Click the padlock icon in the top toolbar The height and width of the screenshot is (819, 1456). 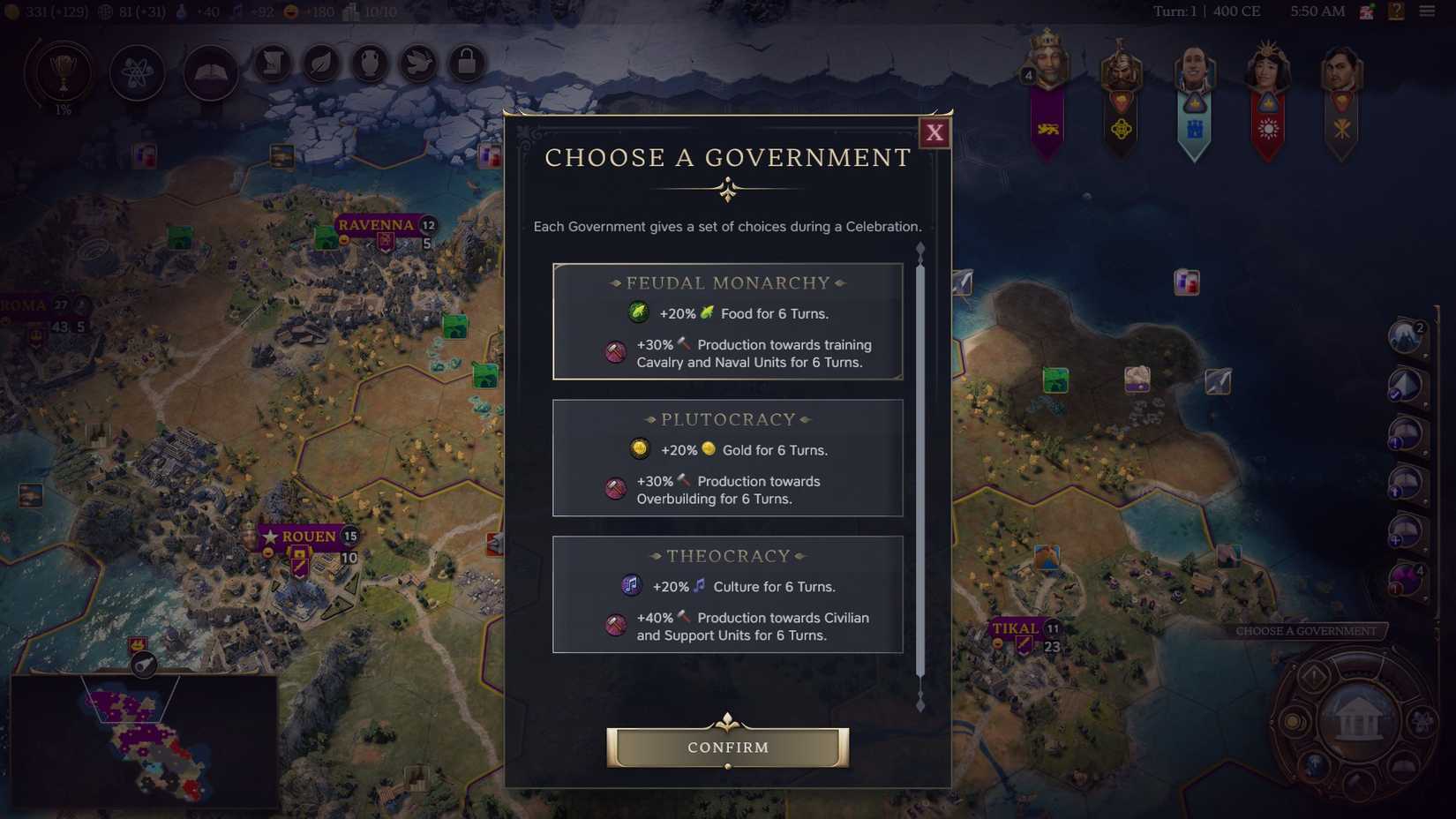[467, 64]
